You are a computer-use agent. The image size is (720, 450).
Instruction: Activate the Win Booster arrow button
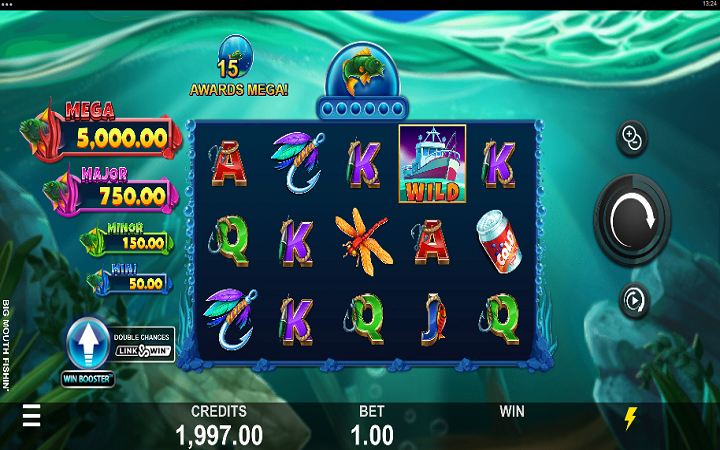click(x=87, y=346)
